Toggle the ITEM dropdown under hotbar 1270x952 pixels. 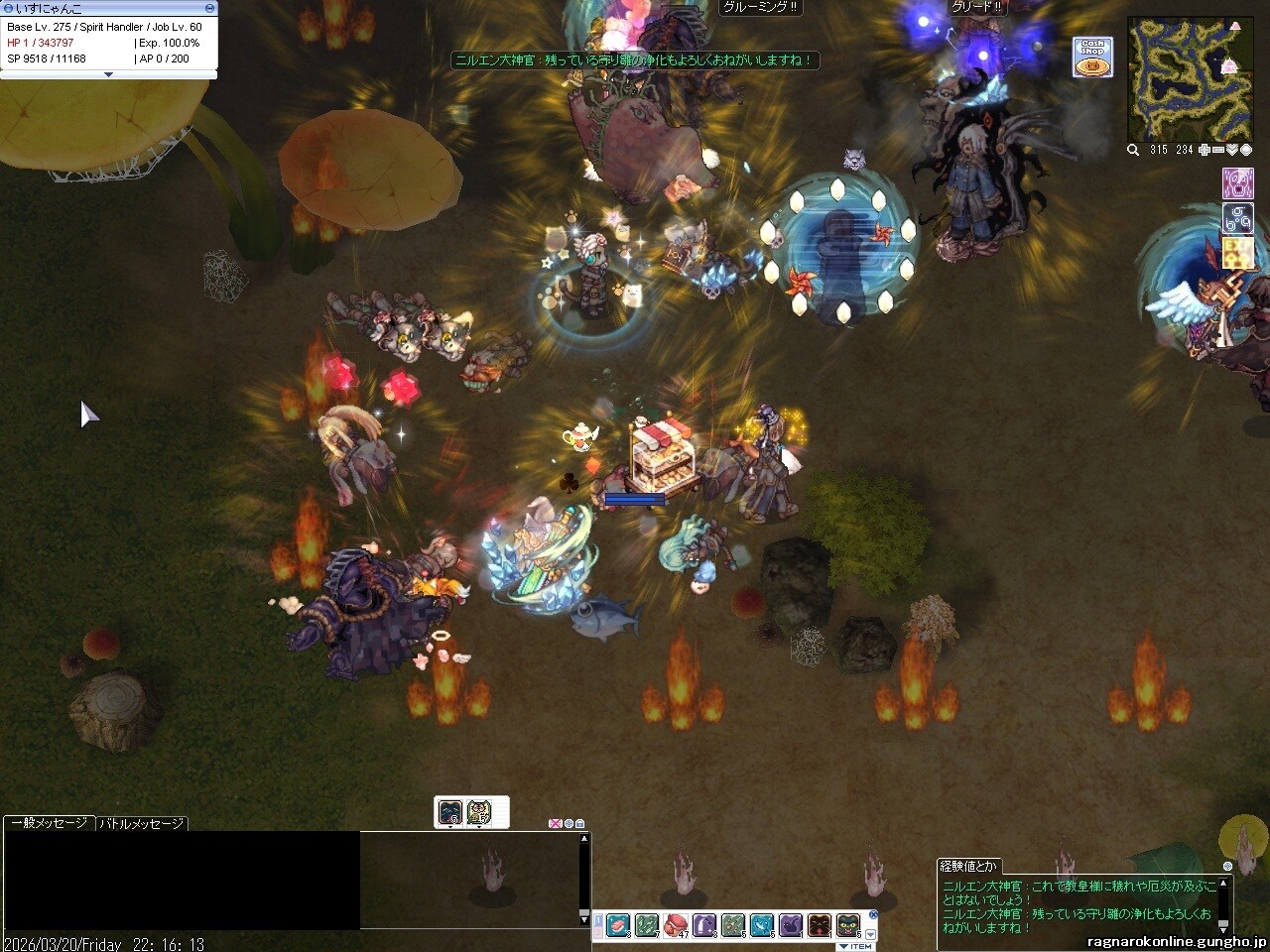(855, 946)
